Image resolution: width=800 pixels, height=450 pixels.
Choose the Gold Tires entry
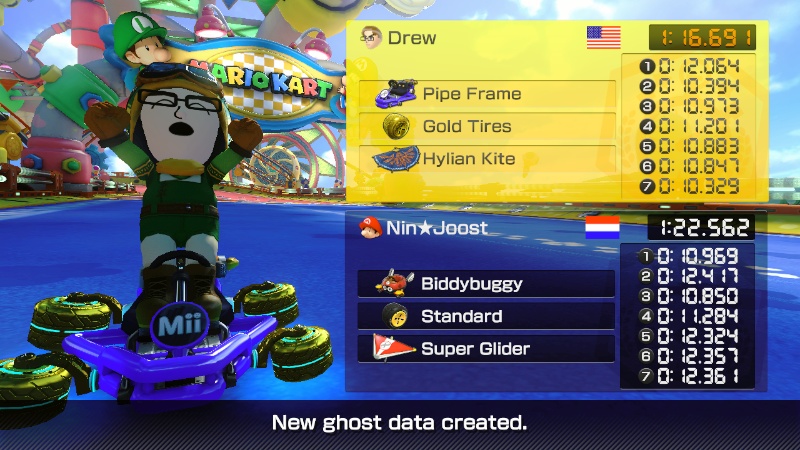pos(487,127)
